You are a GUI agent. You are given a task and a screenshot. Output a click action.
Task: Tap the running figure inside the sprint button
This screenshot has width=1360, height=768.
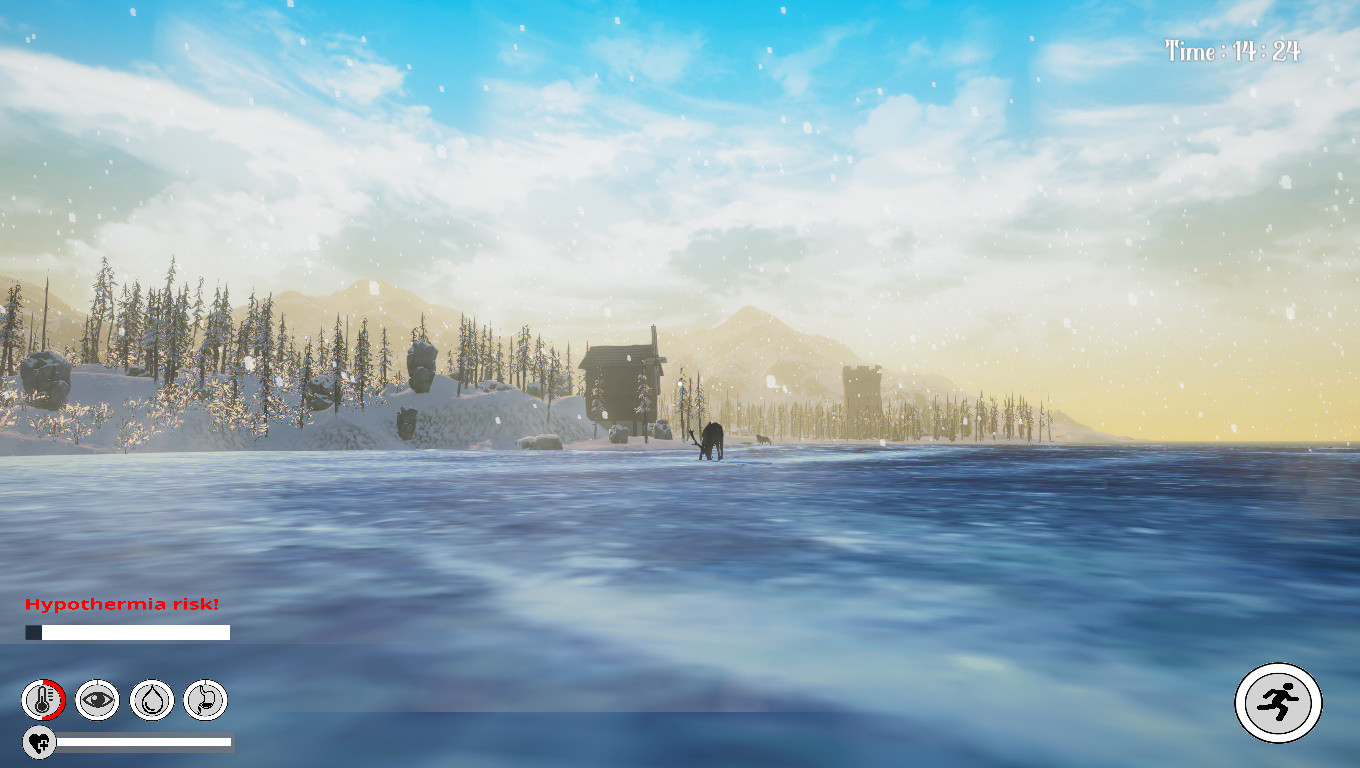pyautogui.click(x=1279, y=703)
